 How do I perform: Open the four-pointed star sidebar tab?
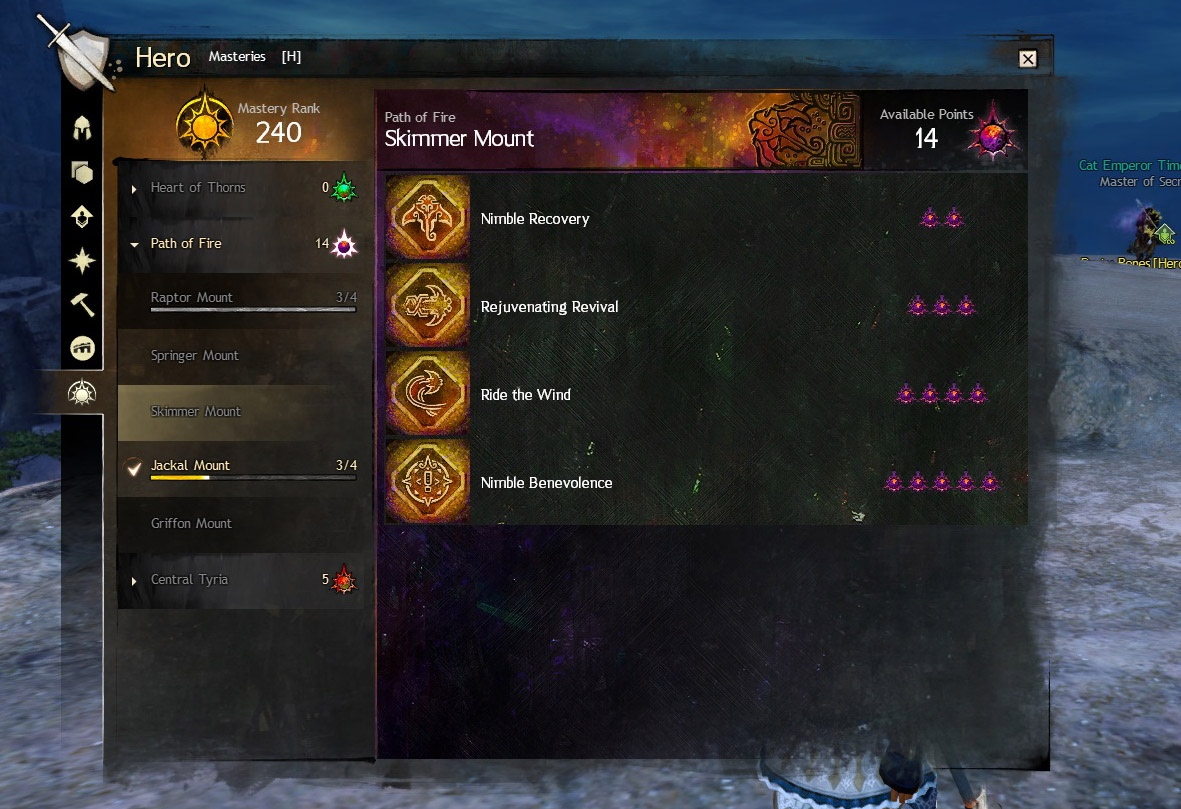[x=82, y=260]
